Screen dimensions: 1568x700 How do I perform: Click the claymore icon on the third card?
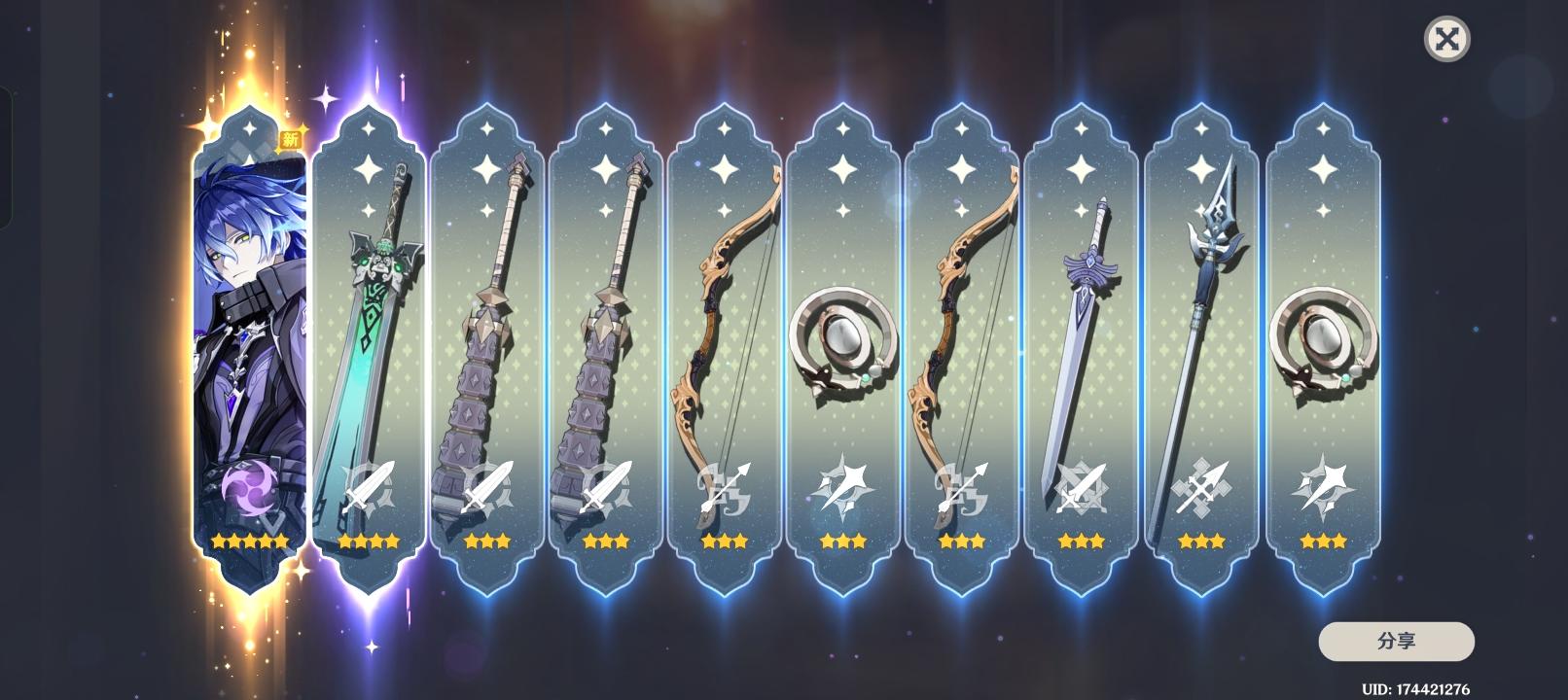click(x=484, y=488)
